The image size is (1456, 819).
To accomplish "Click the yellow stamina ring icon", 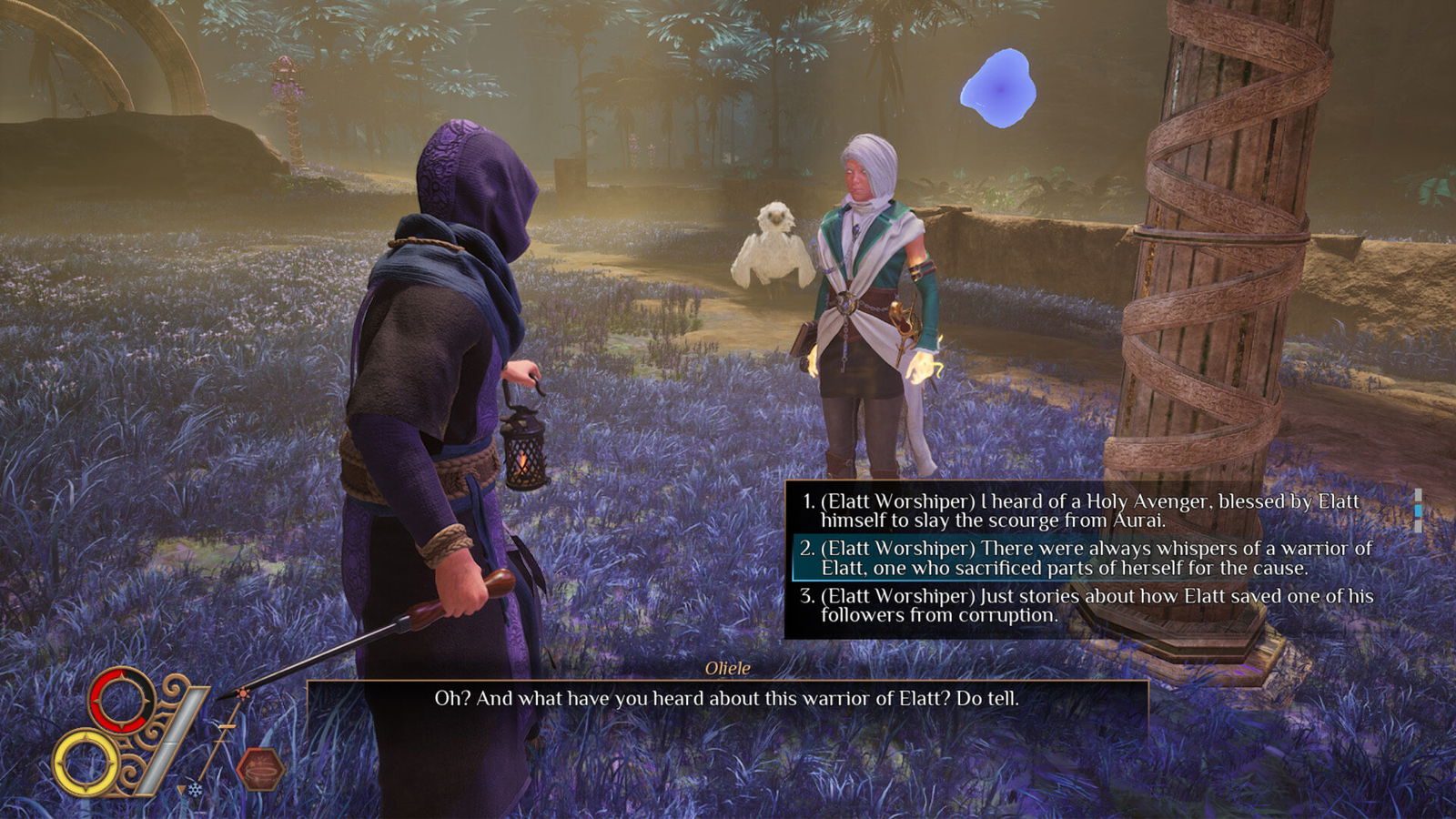I will [x=86, y=763].
